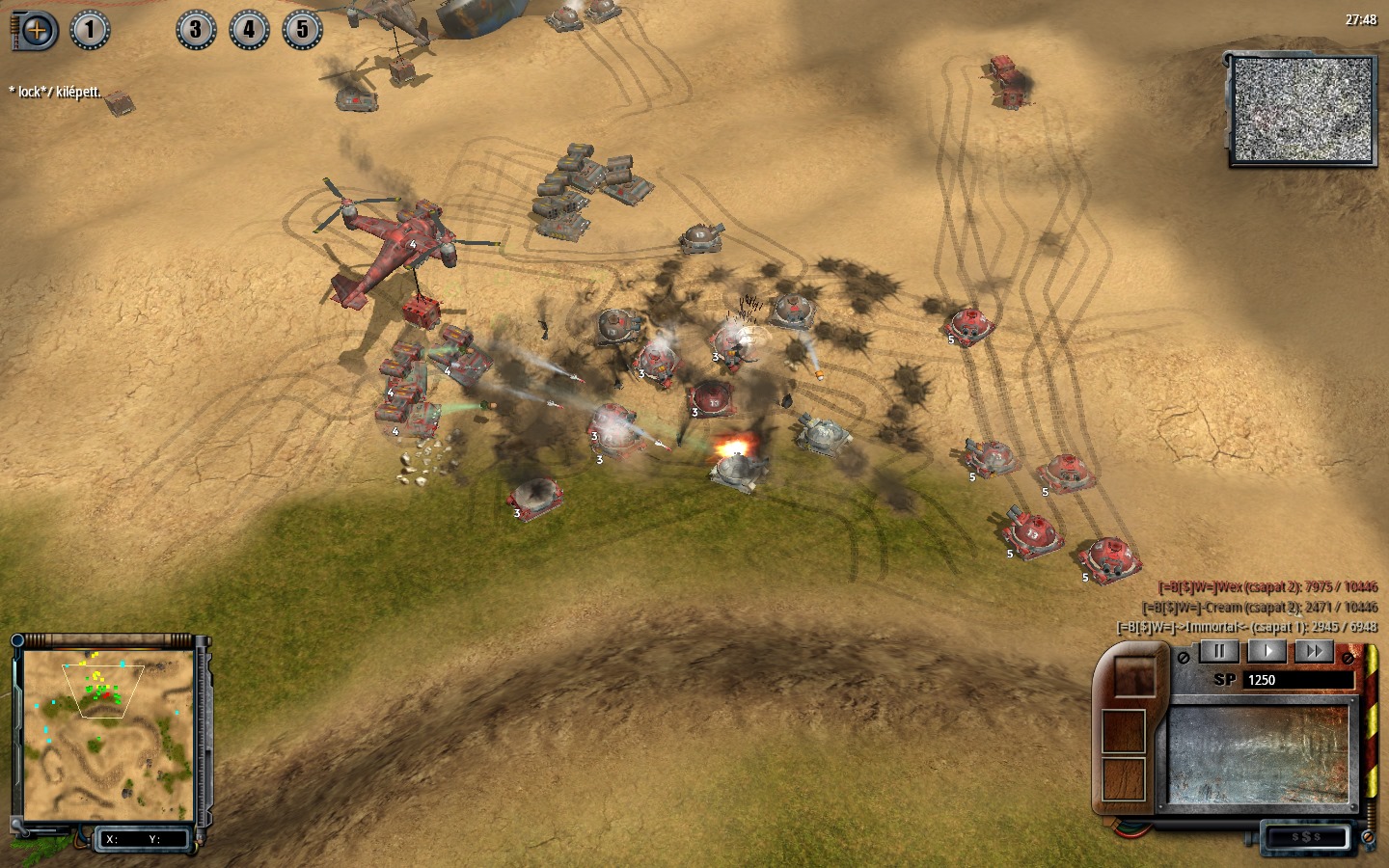Resume playback at normal speed
The height and width of the screenshot is (868, 1389).
(1267, 651)
